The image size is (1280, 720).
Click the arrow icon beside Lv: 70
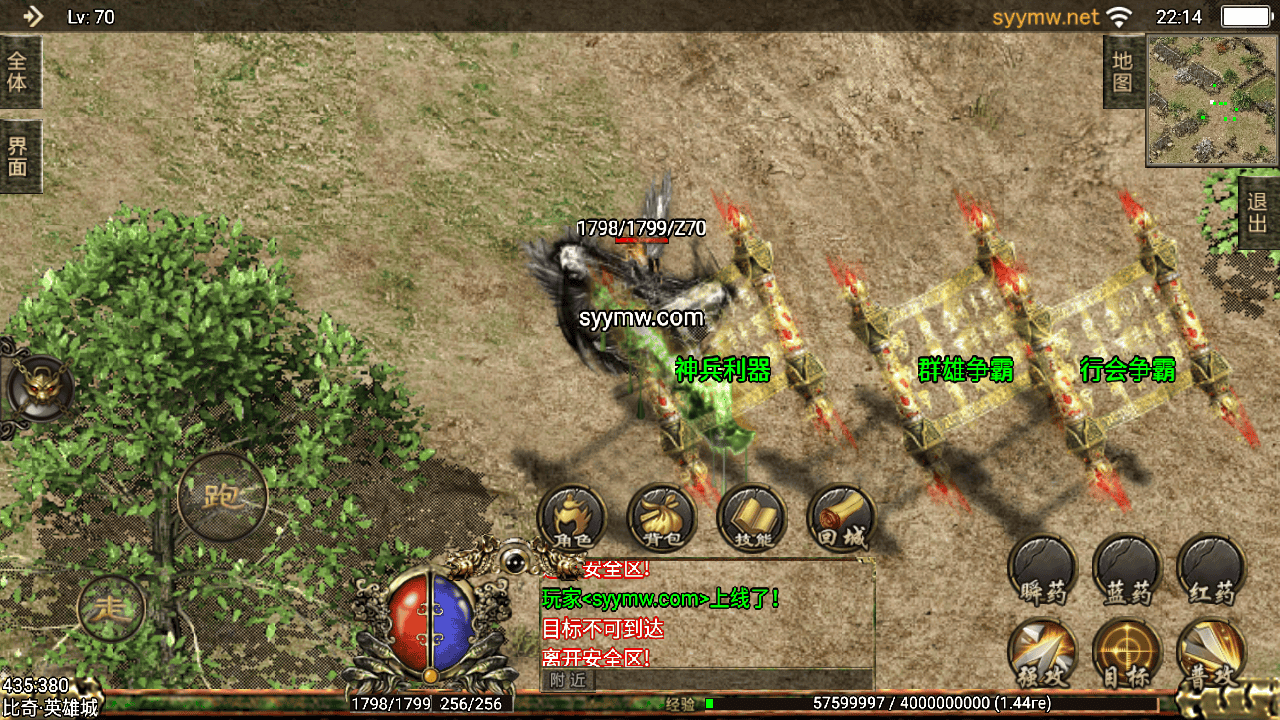tap(32, 16)
